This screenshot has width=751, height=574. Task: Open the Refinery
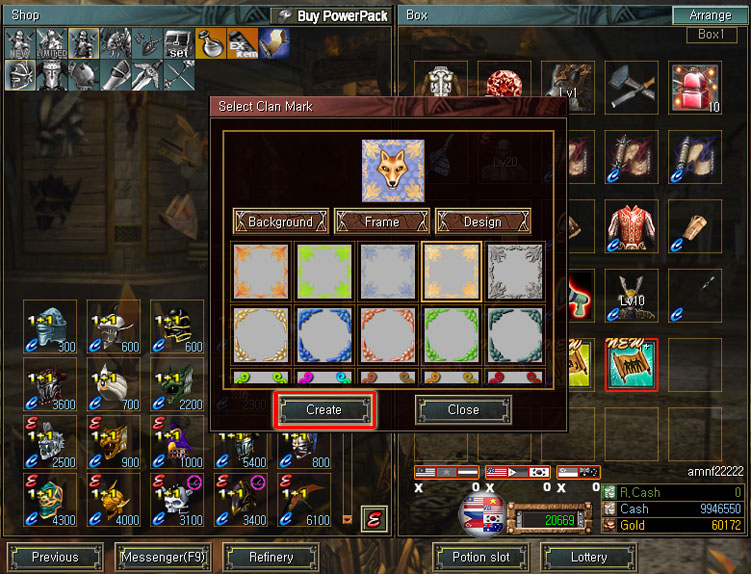coord(271,557)
